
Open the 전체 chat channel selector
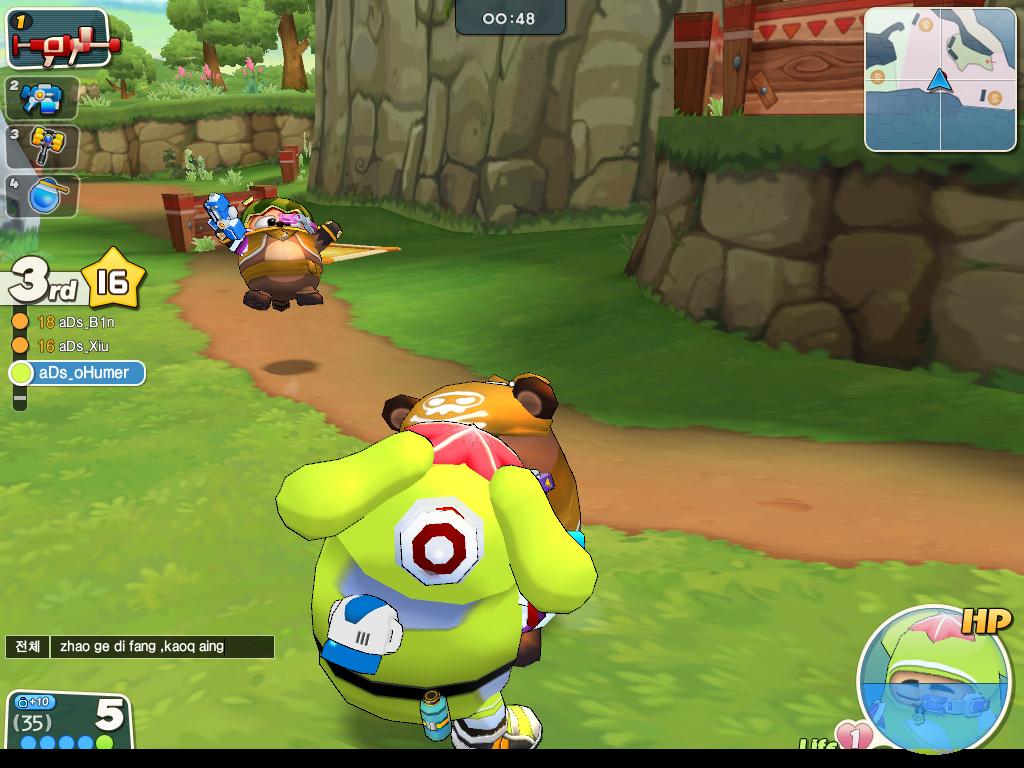coord(27,647)
